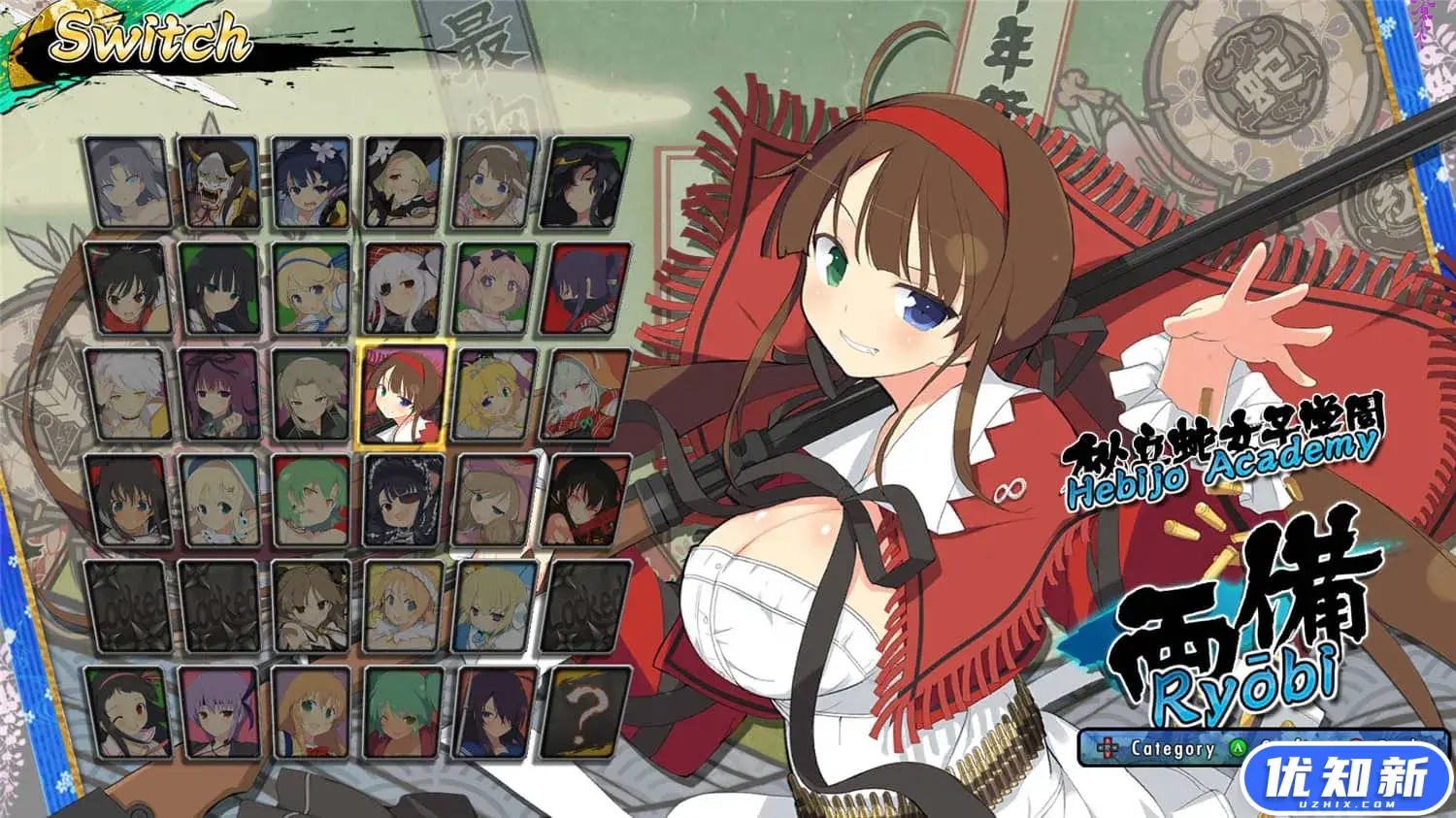
Task: Choose the short green-haired girl on red background
Action: [312, 501]
